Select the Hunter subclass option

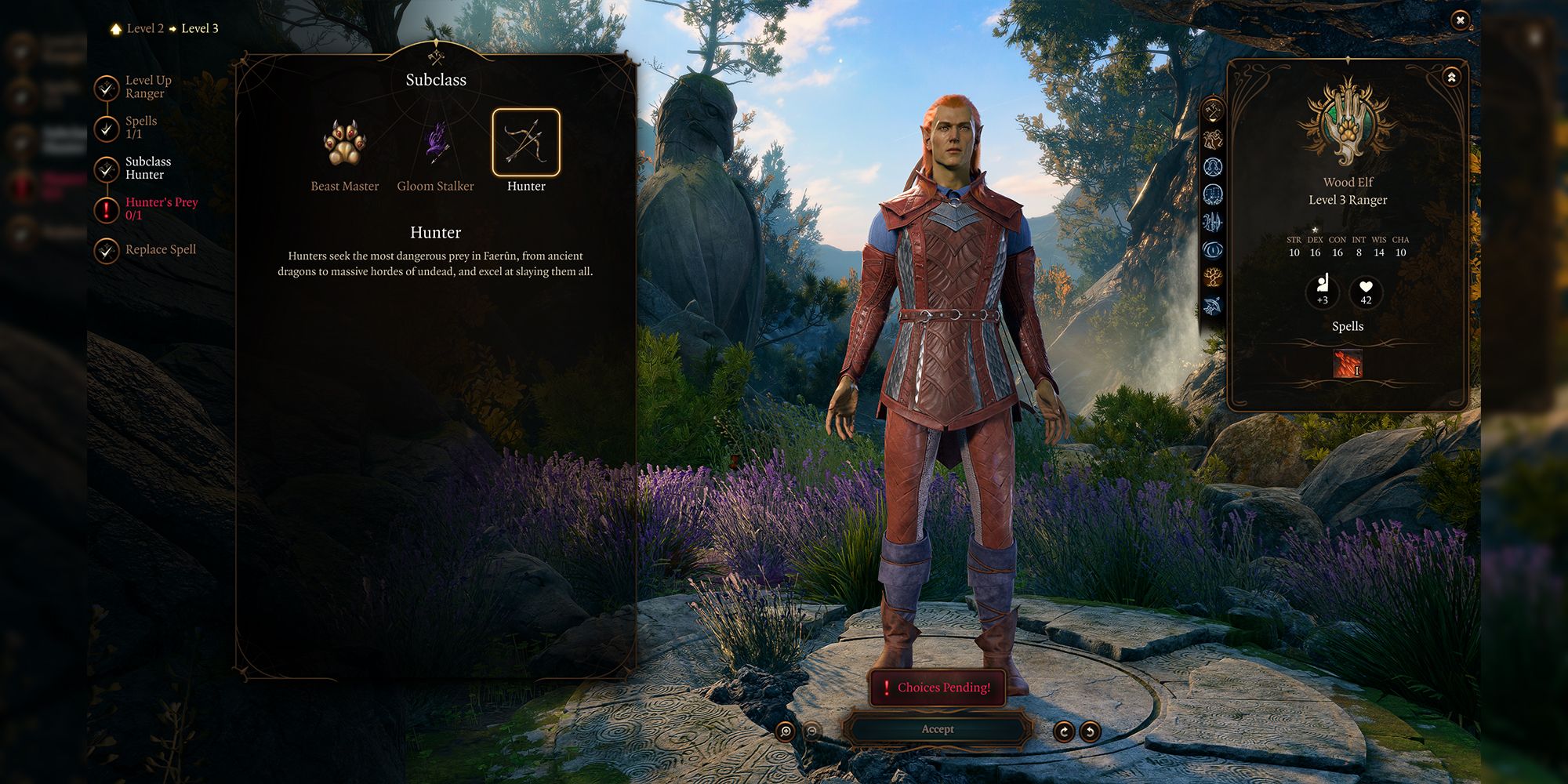click(527, 143)
